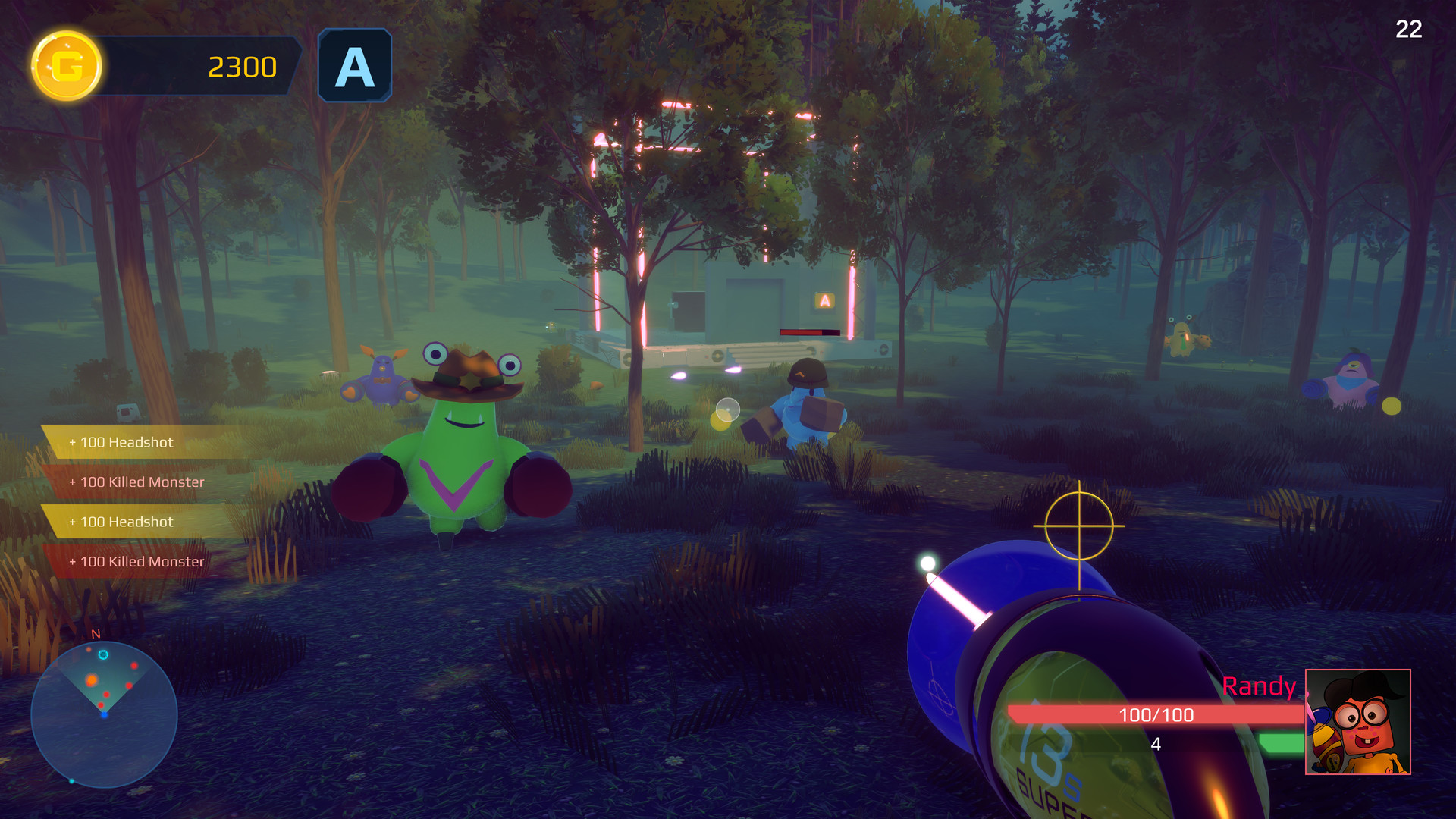Expand the first +100 Headshot notification
Screen dimensions: 1456x819
coord(121,442)
